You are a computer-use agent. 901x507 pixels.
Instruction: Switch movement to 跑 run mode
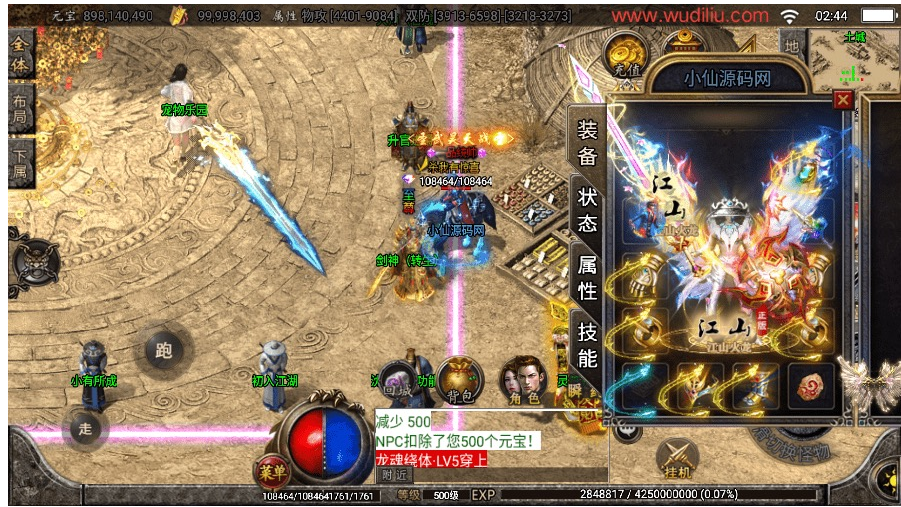coord(162,349)
